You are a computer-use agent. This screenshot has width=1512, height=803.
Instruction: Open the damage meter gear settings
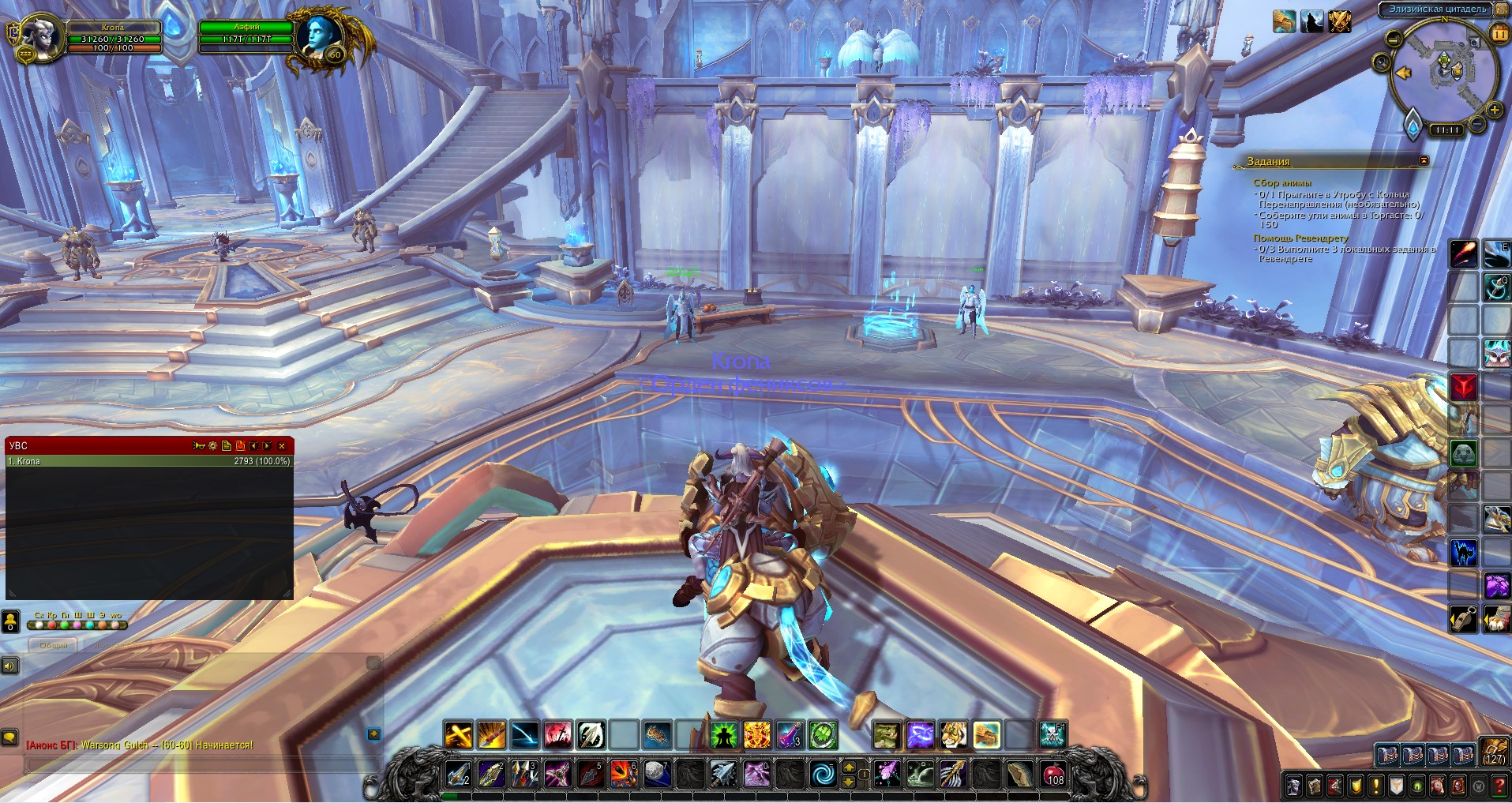click(213, 446)
